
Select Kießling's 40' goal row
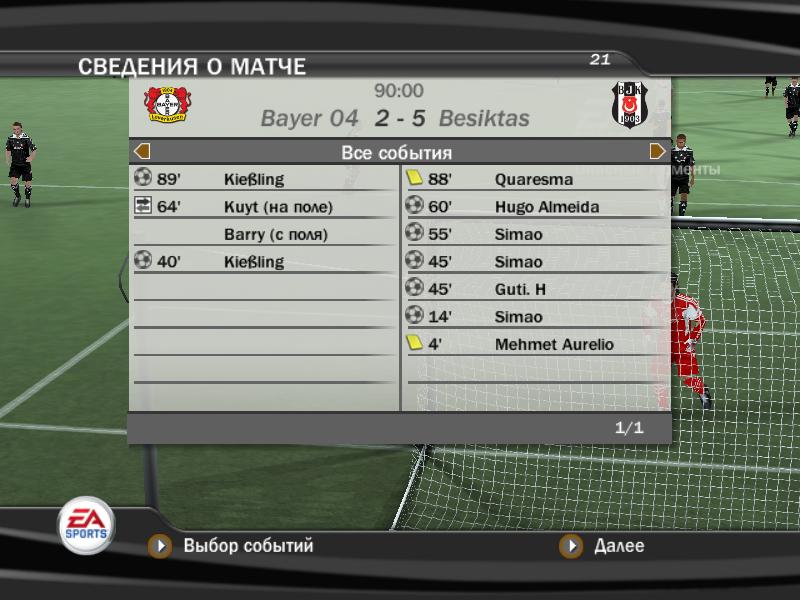click(265, 262)
